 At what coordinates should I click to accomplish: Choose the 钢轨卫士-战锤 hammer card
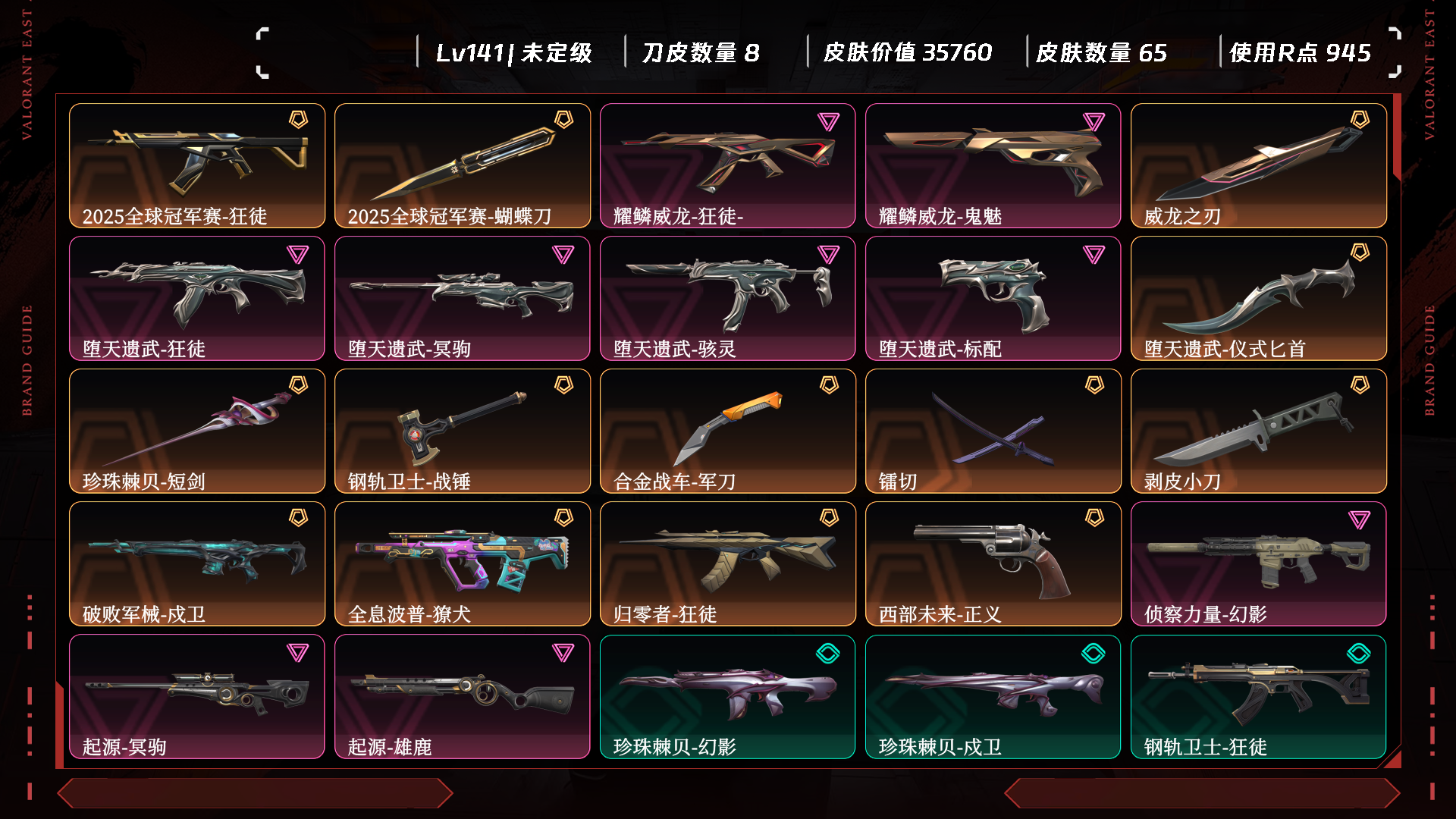coord(463,431)
